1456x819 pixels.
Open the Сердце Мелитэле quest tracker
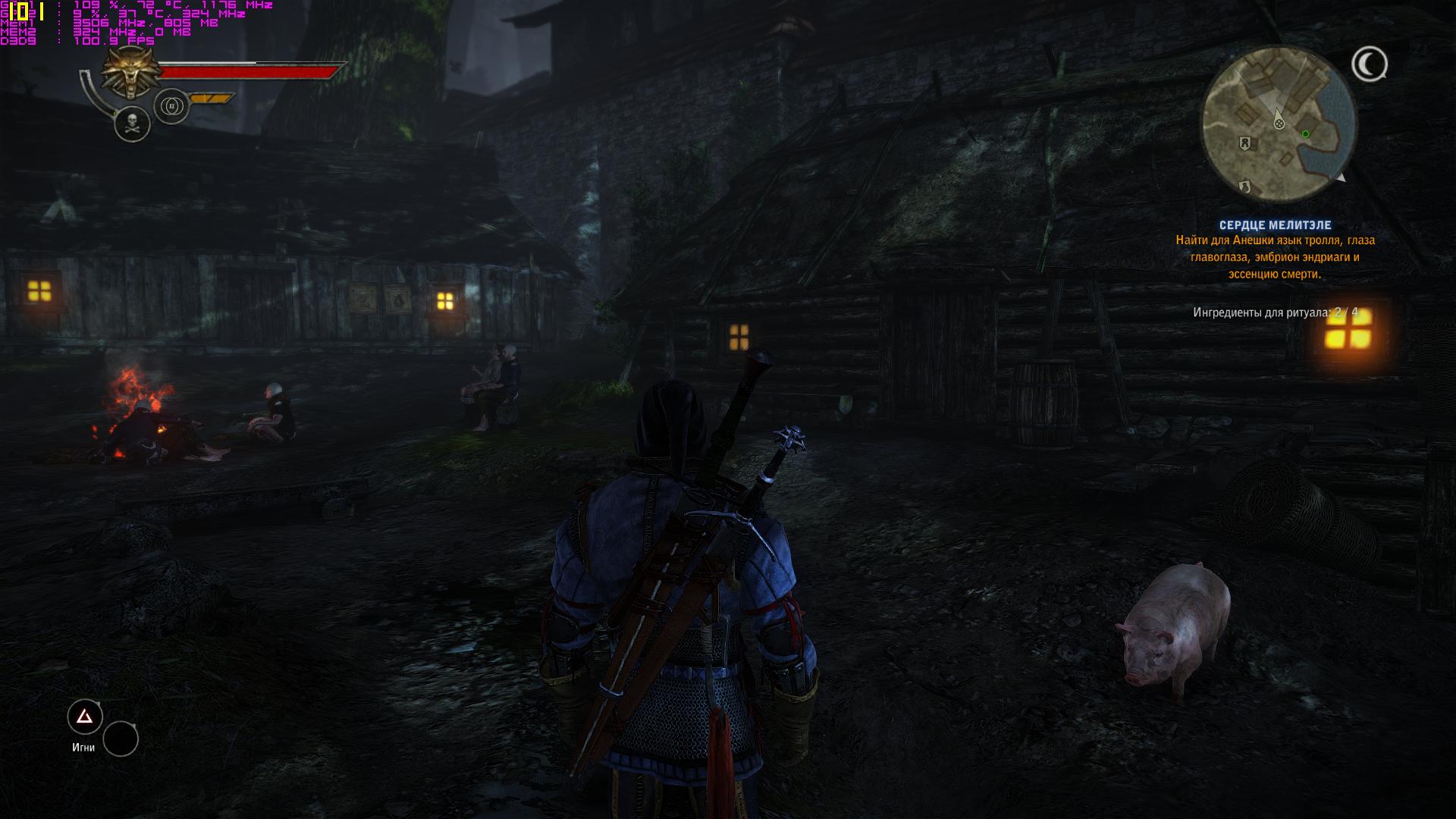pos(1275,225)
